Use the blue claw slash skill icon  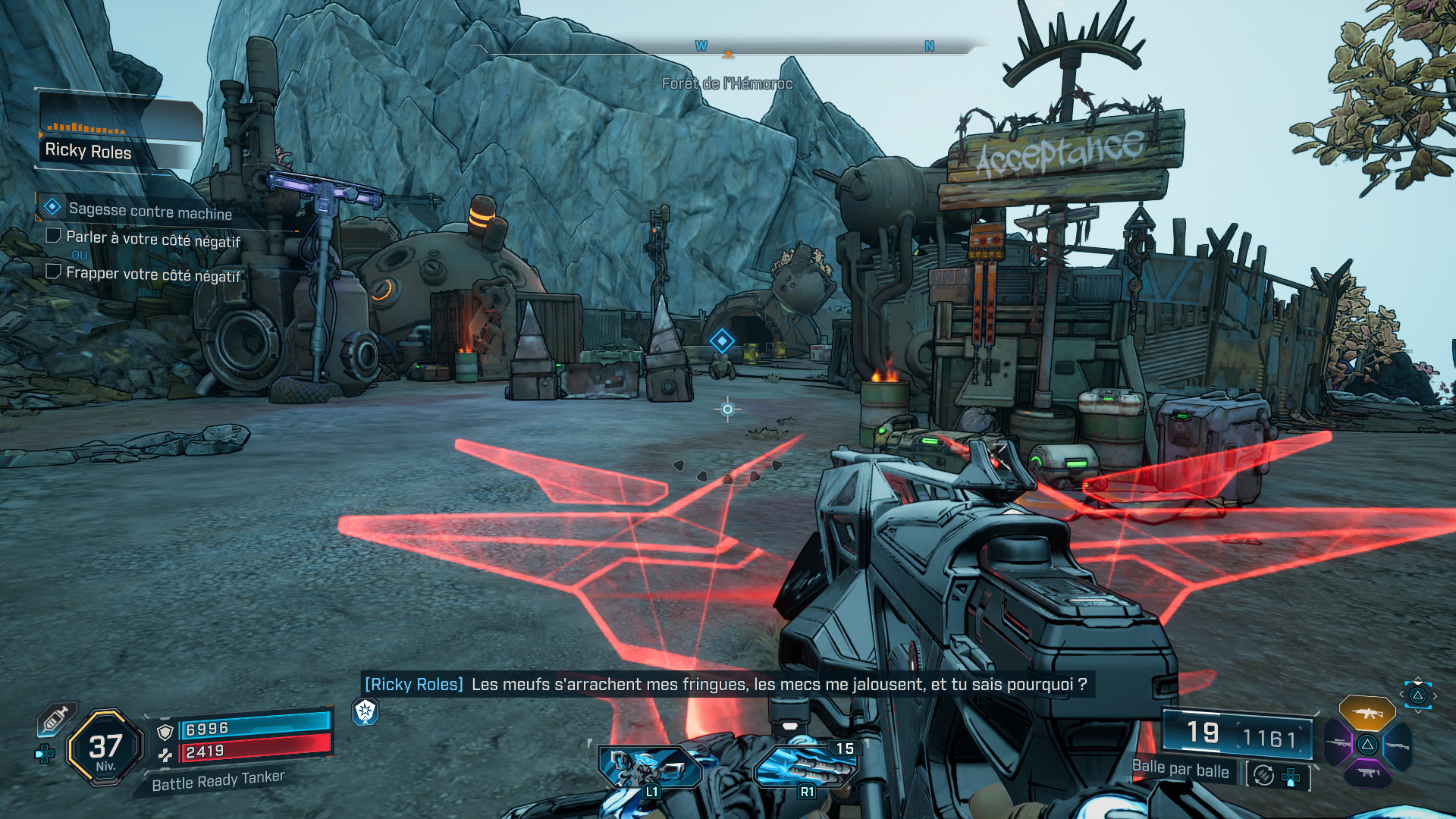[x=805, y=767]
